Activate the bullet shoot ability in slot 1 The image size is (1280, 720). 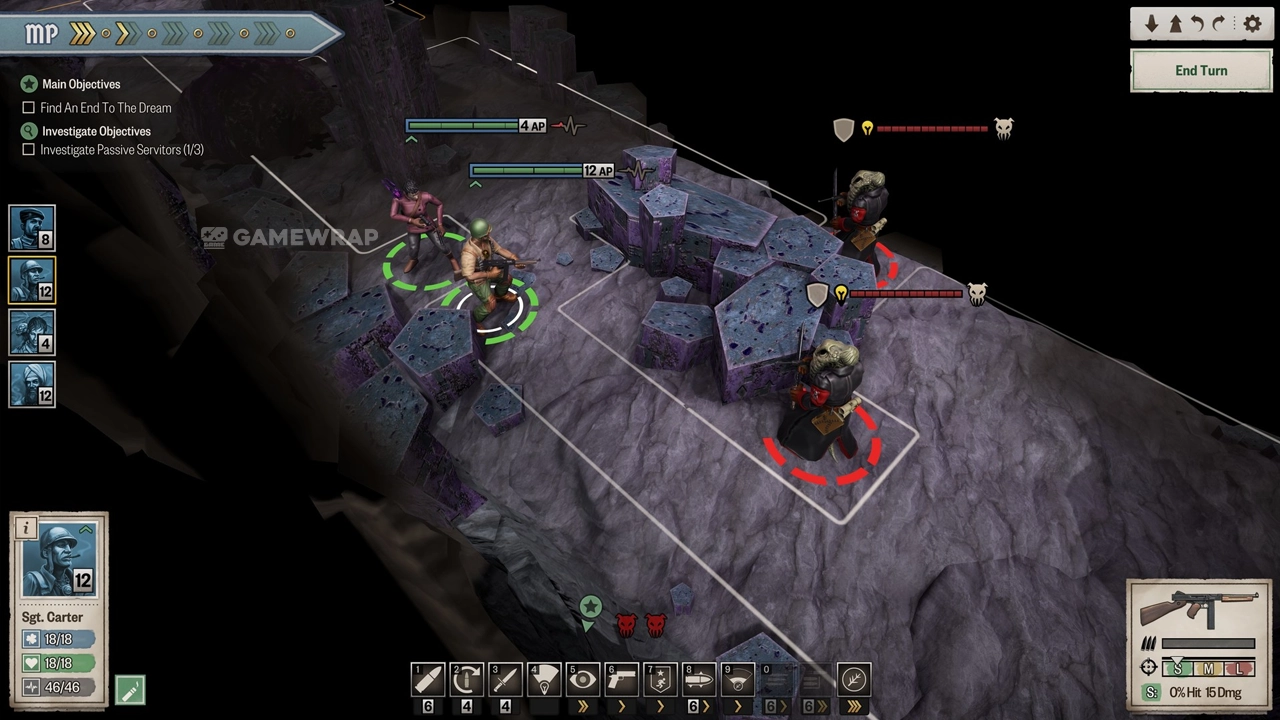[x=428, y=680]
